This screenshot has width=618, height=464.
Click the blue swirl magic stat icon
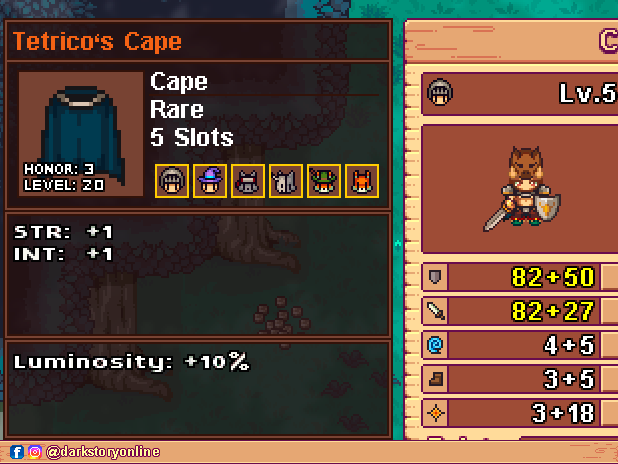click(x=436, y=345)
